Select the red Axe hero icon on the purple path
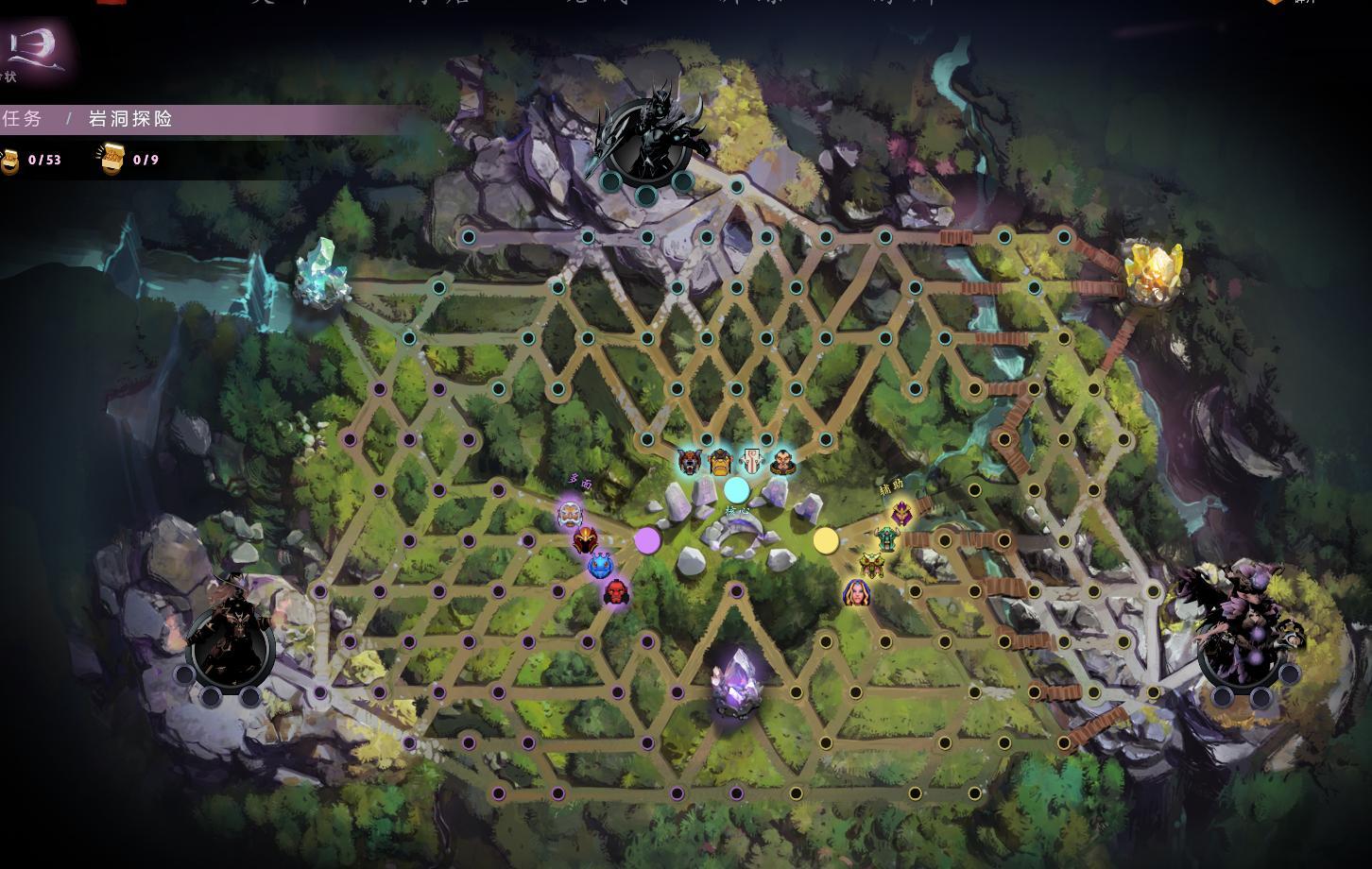 [x=615, y=593]
